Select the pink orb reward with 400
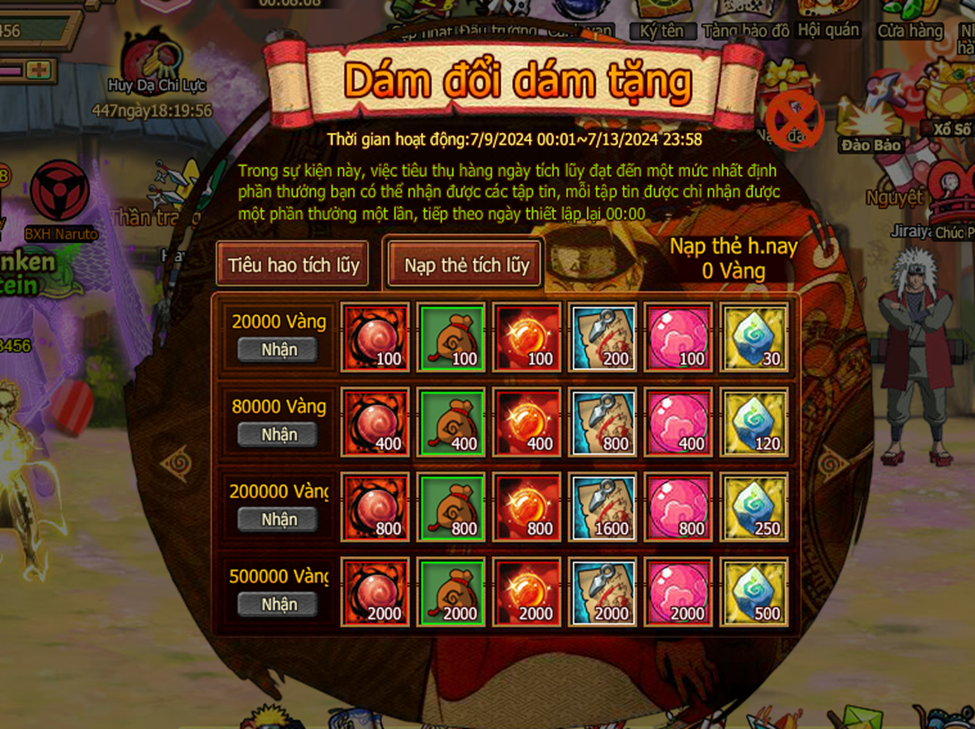This screenshot has height=729, width=975. [x=679, y=423]
